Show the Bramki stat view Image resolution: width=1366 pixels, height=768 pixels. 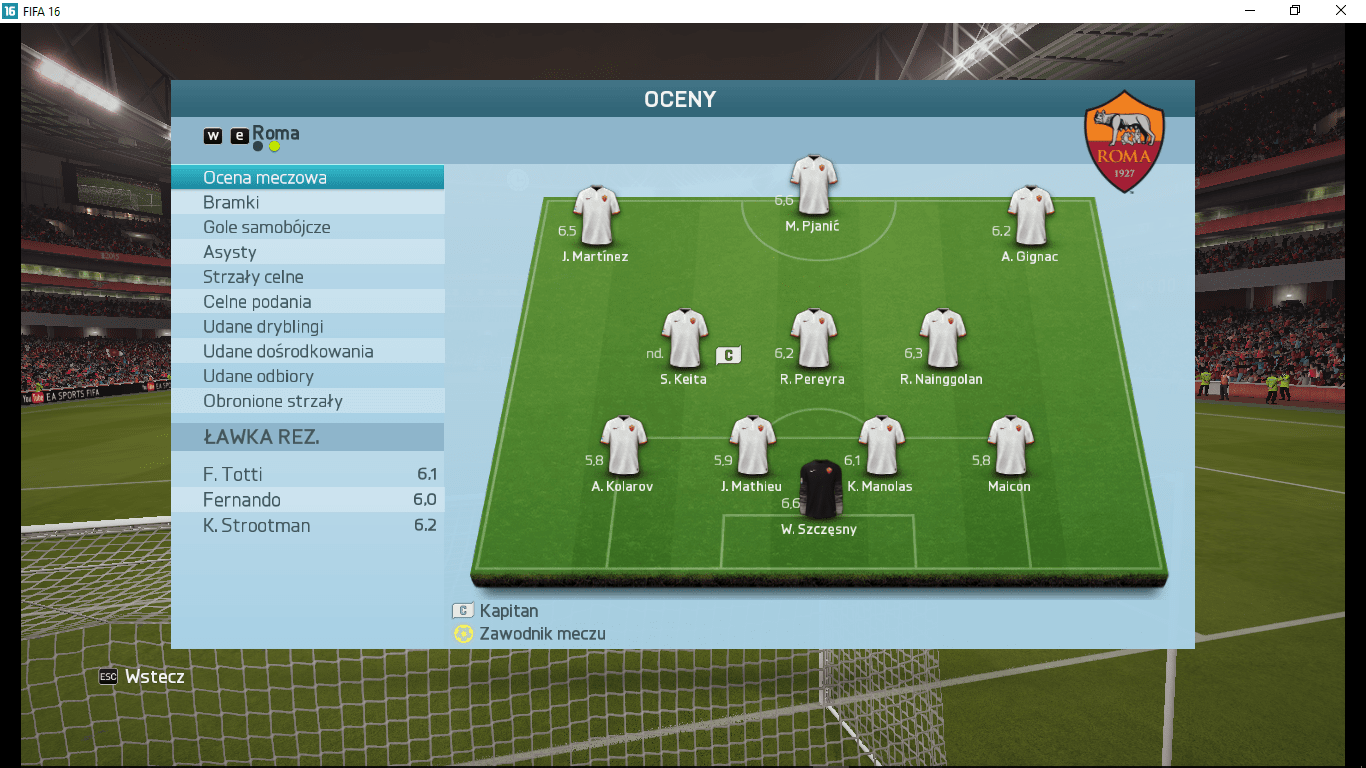307,203
